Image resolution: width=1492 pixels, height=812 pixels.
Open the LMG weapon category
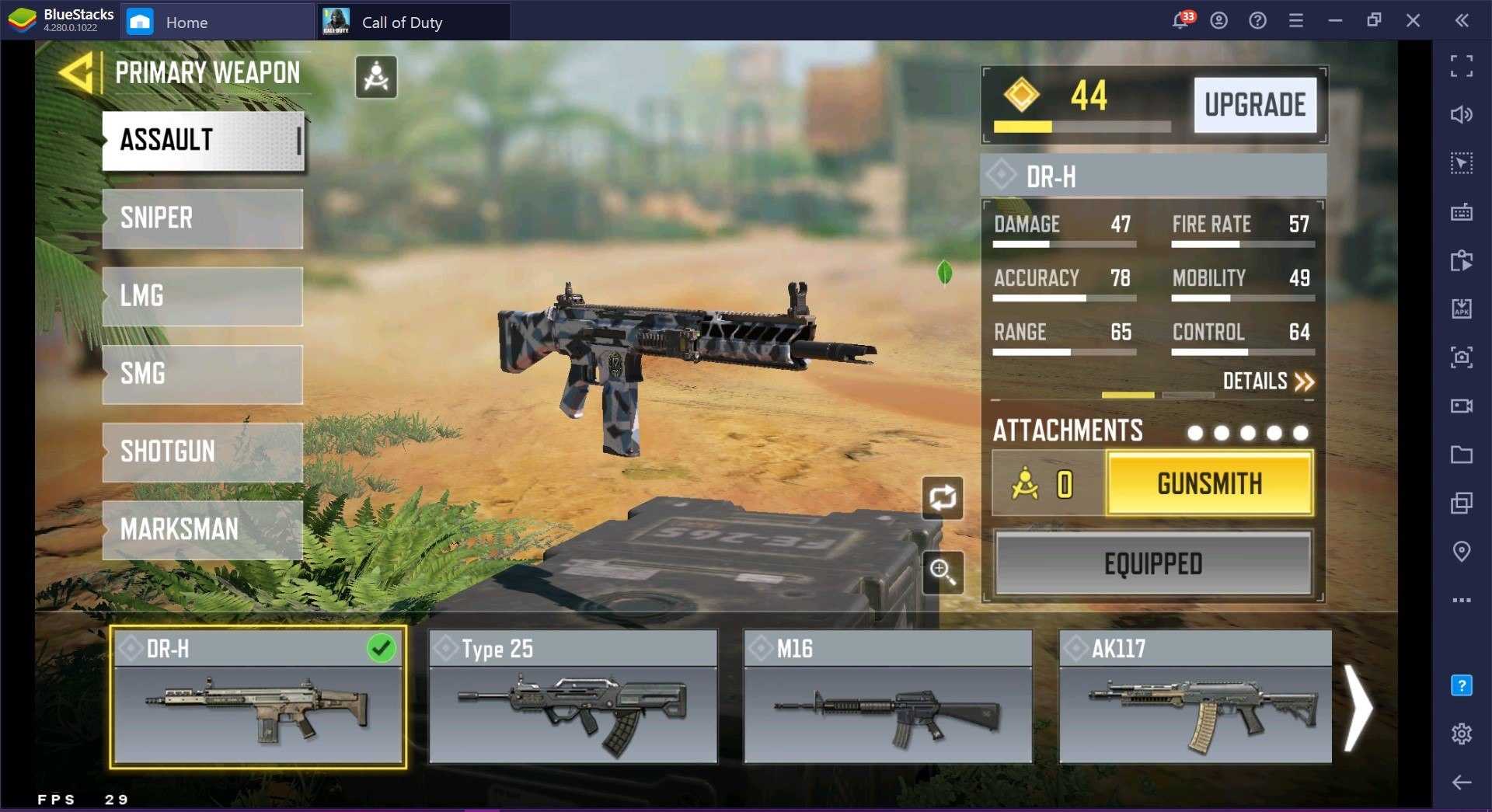[202, 296]
